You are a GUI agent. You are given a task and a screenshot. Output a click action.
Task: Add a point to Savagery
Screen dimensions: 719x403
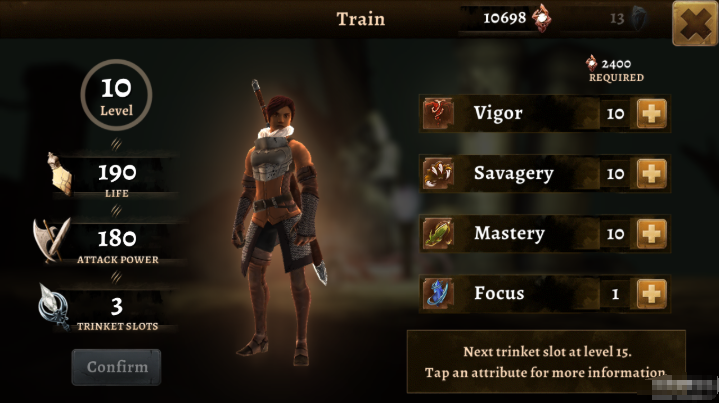click(x=652, y=174)
